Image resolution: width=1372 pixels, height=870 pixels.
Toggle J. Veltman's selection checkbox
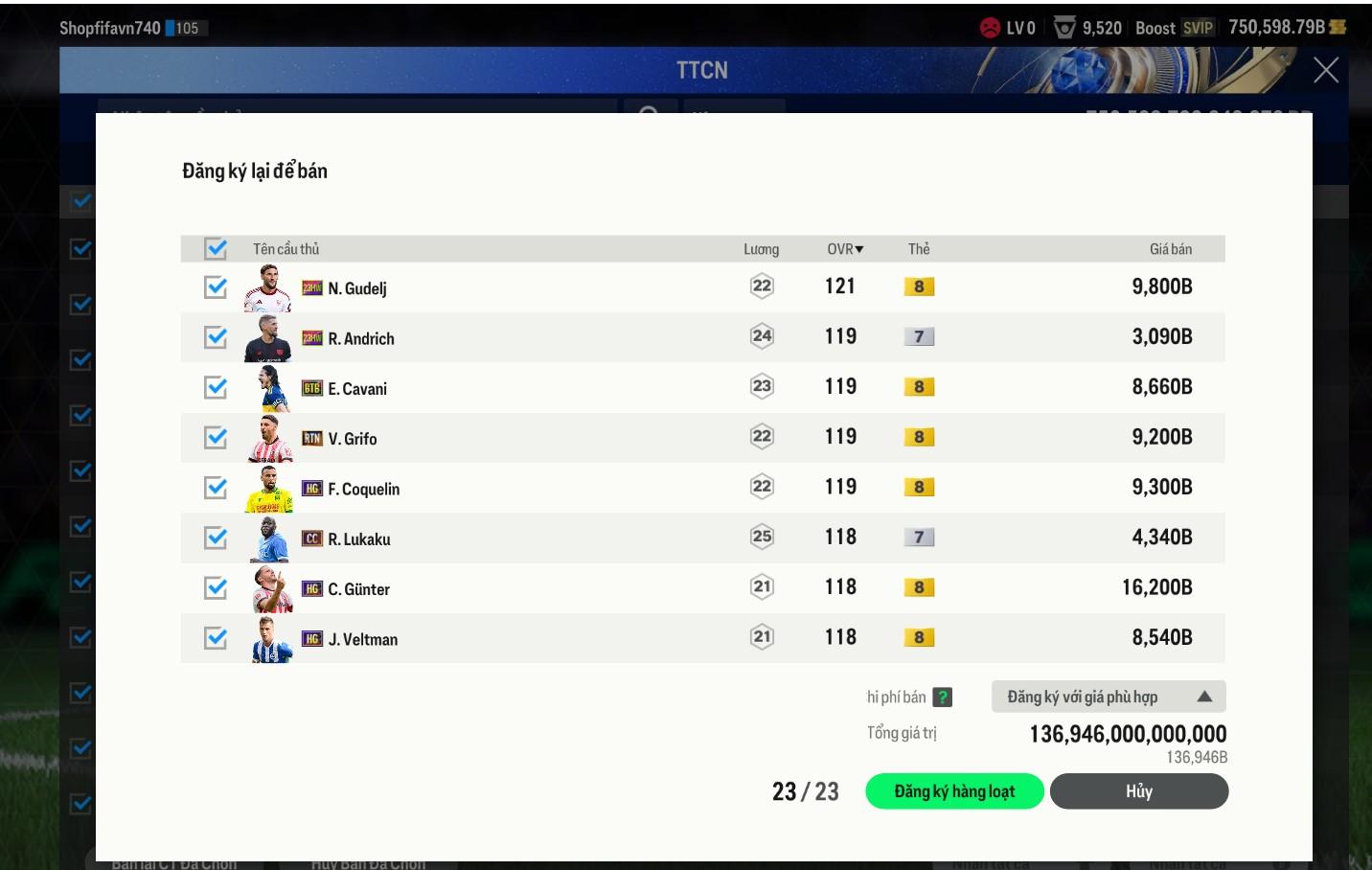tap(216, 638)
